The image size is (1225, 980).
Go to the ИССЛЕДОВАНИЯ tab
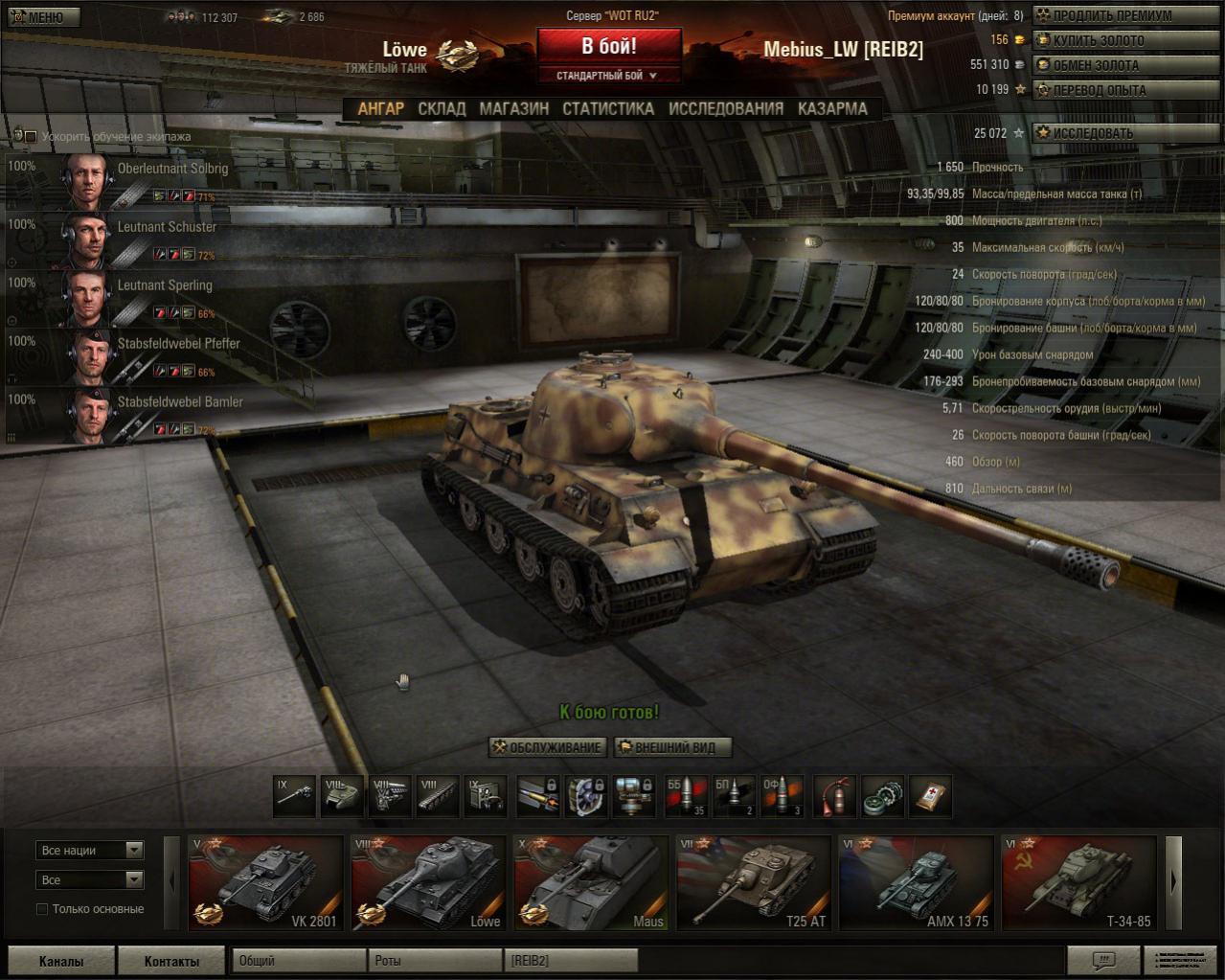[726, 109]
